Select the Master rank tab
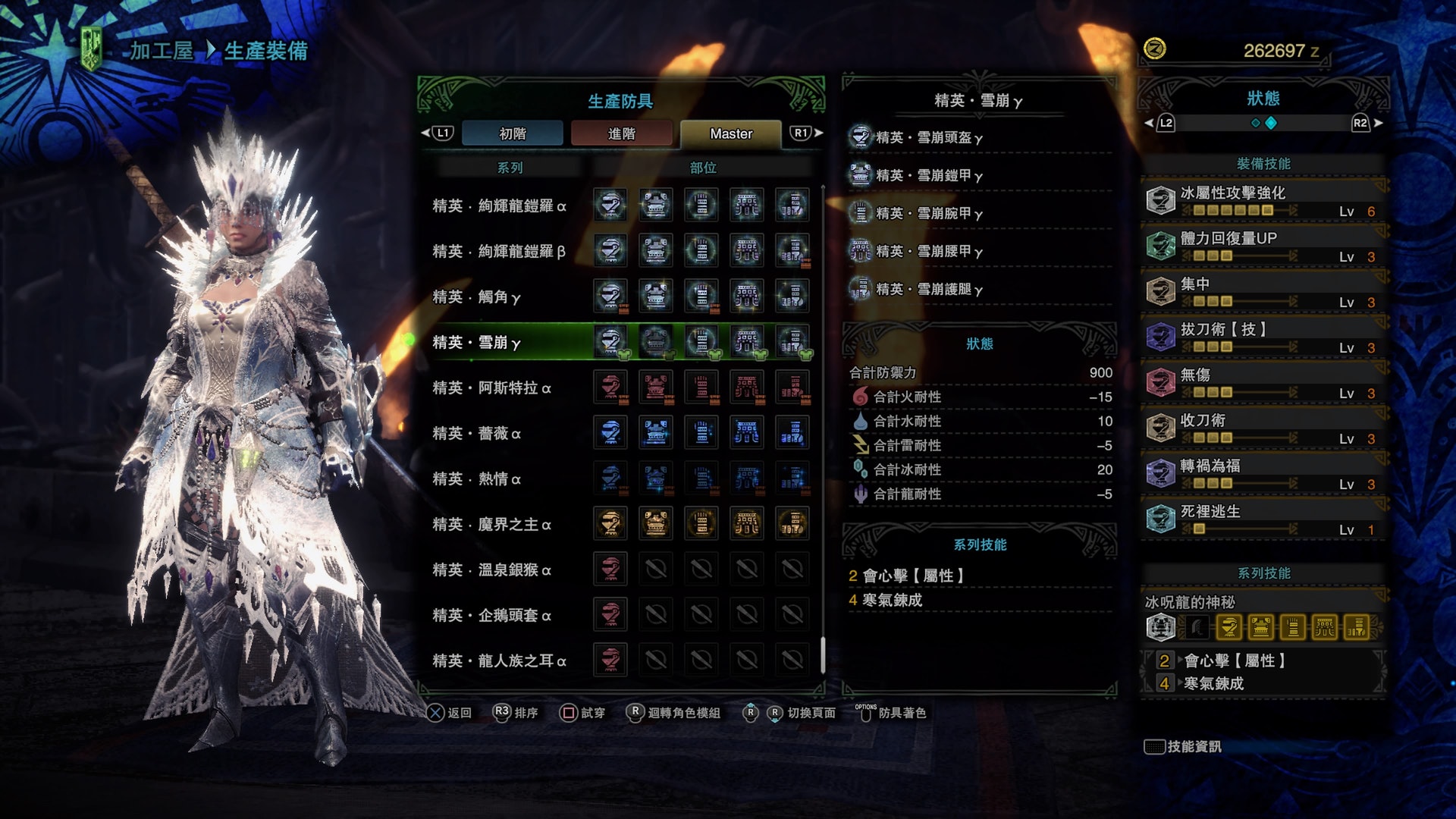This screenshot has height=819, width=1456. point(731,133)
